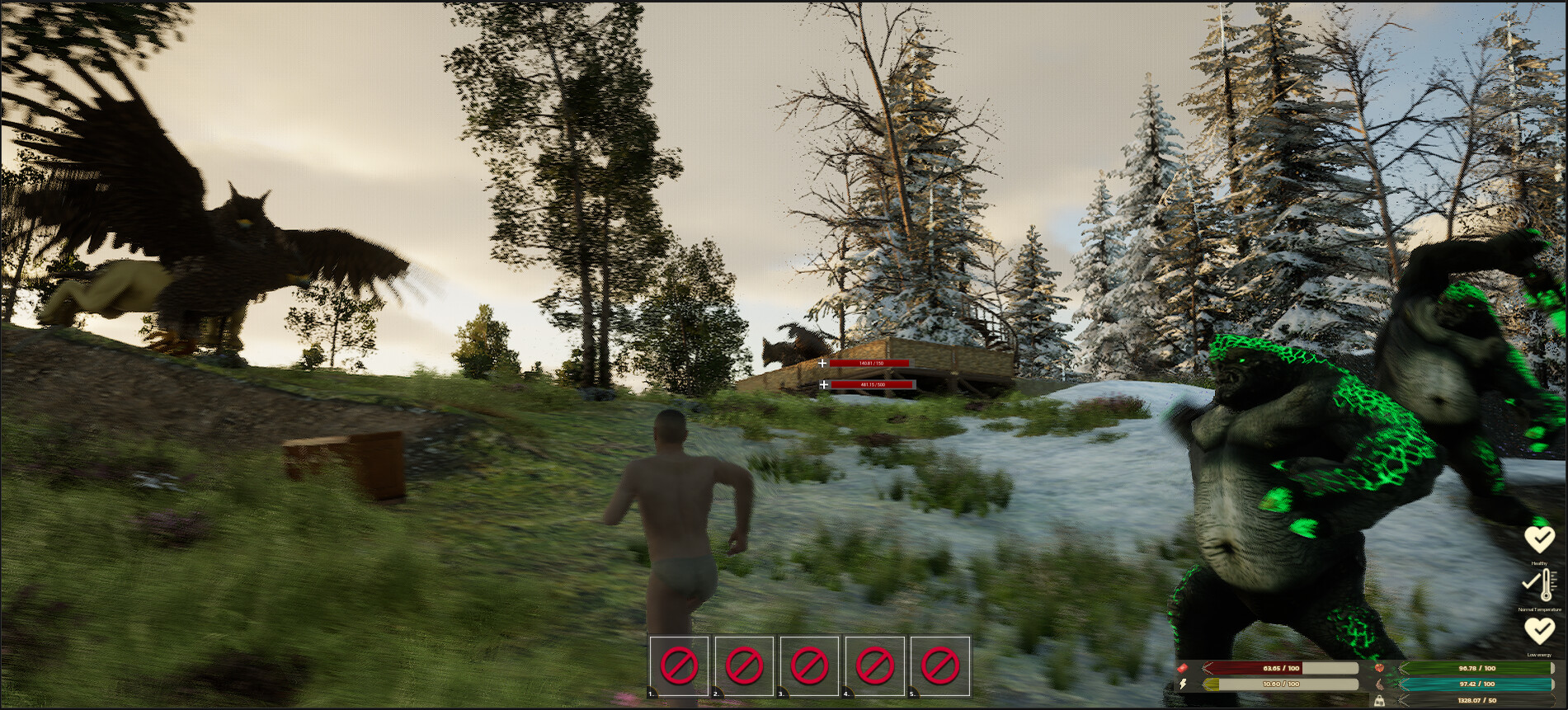The width and height of the screenshot is (1568, 710).
Task: Click the structure health bar 481.15 / 500
Action: coord(872,385)
